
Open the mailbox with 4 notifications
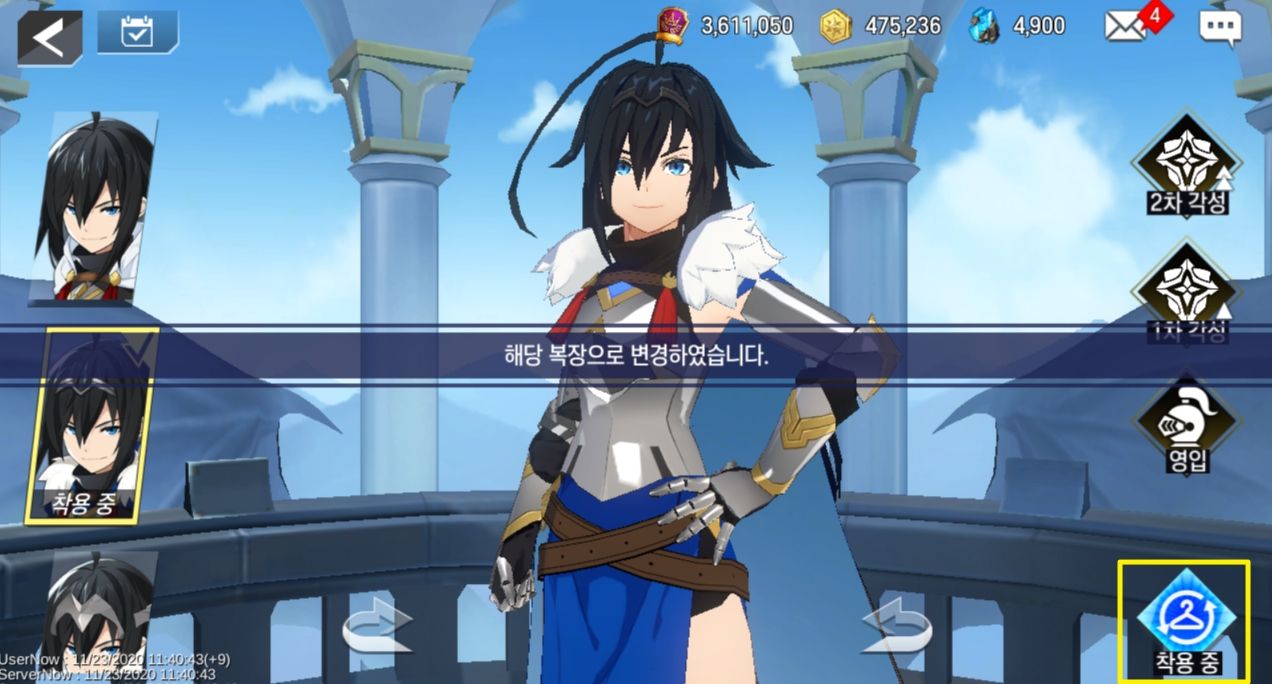pos(1127,27)
